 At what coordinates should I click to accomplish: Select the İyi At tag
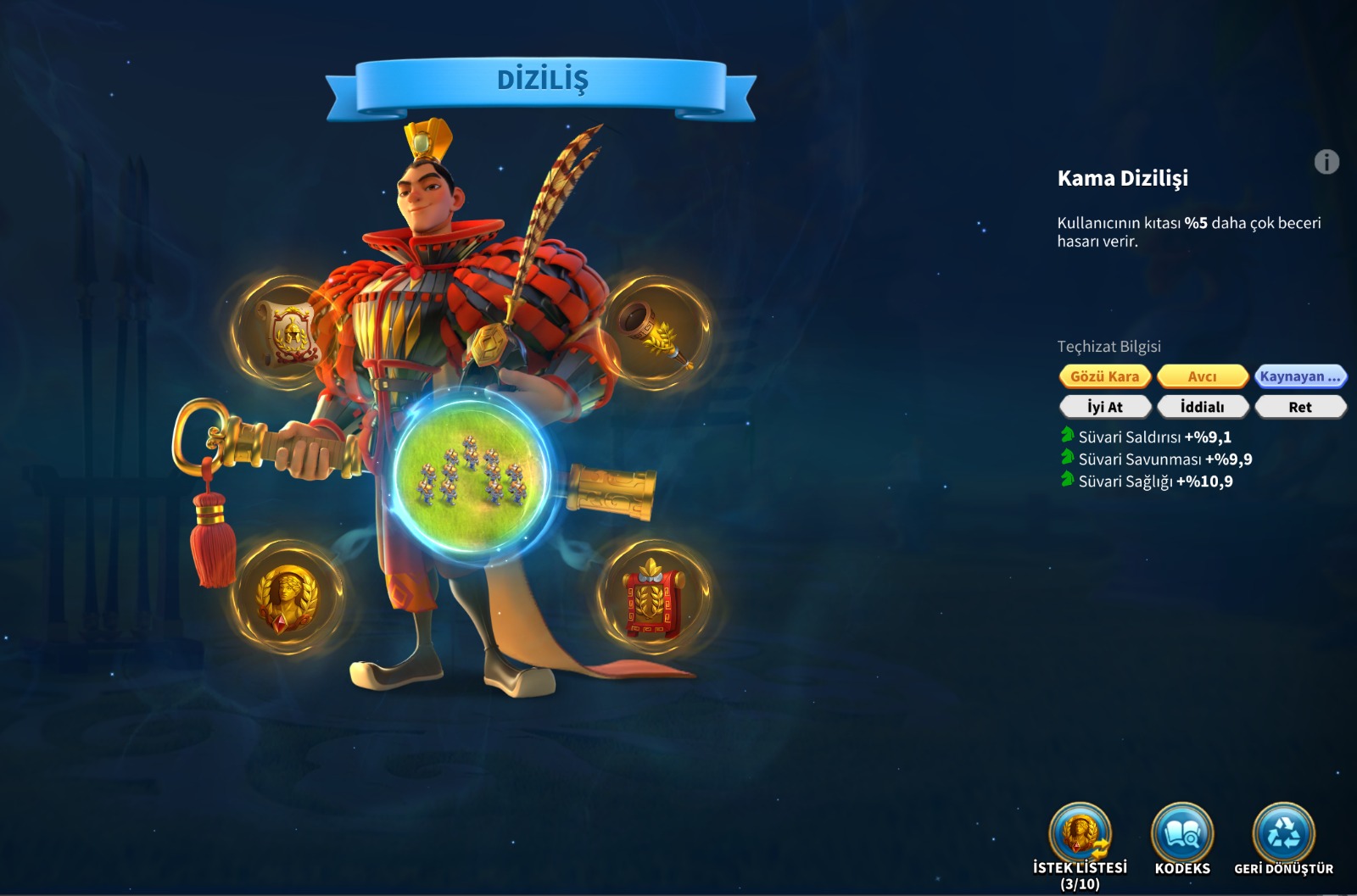coord(1104,407)
